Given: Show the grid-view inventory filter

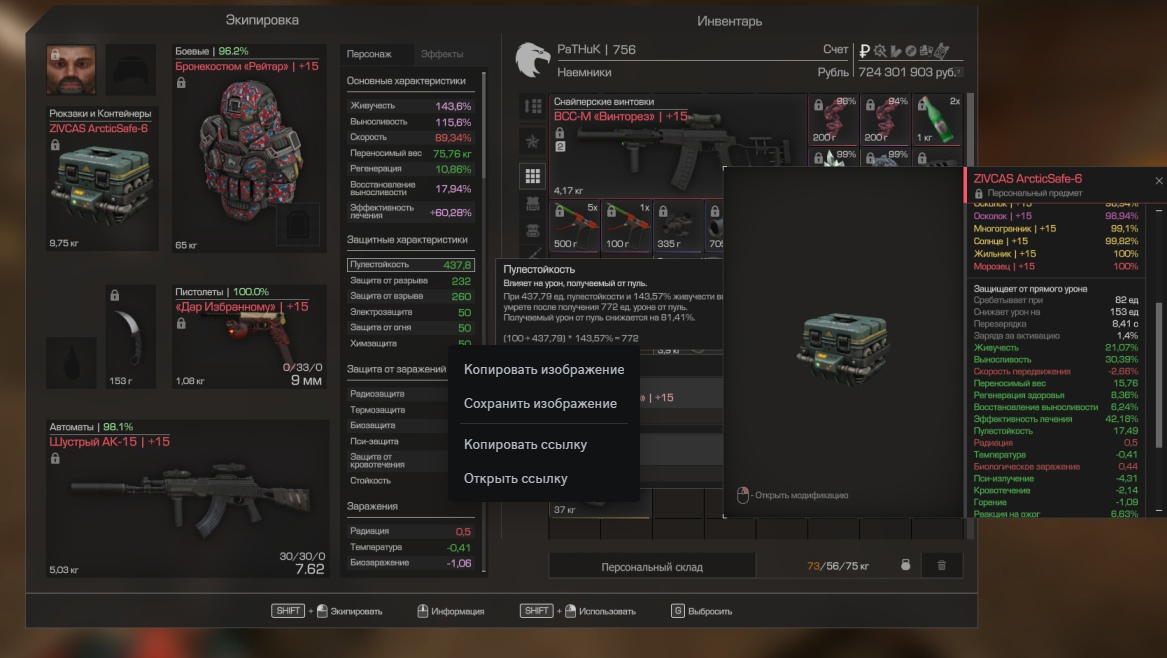Looking at the screenshot, I should point(533,176).
